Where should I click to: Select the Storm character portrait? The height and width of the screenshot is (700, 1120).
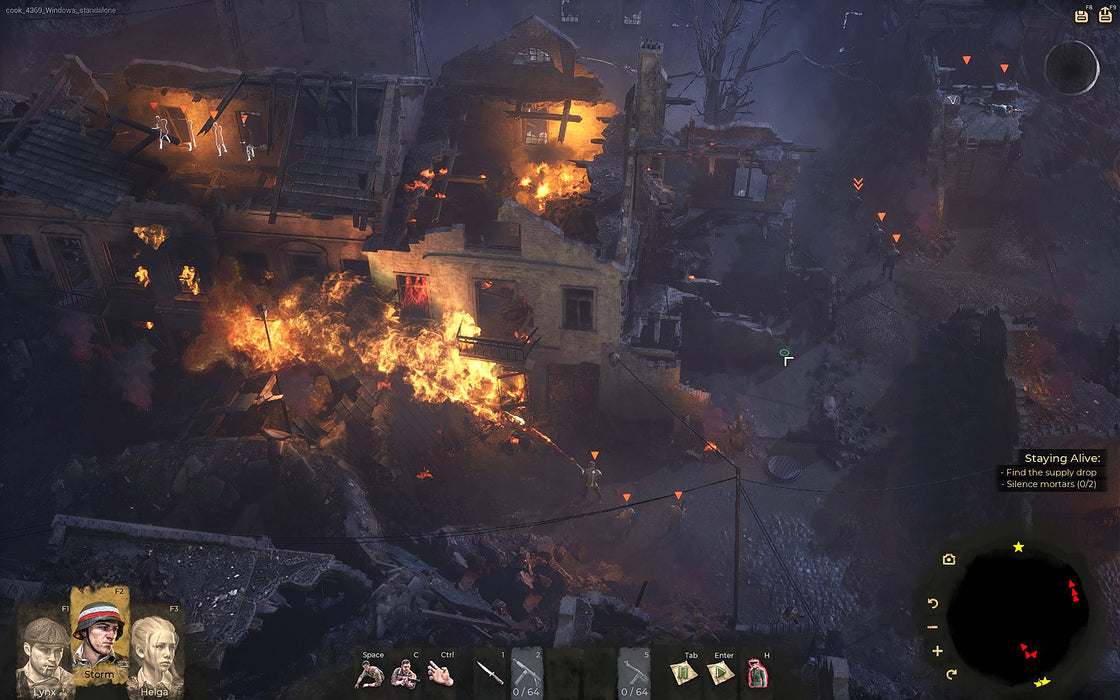click(99, 634)
